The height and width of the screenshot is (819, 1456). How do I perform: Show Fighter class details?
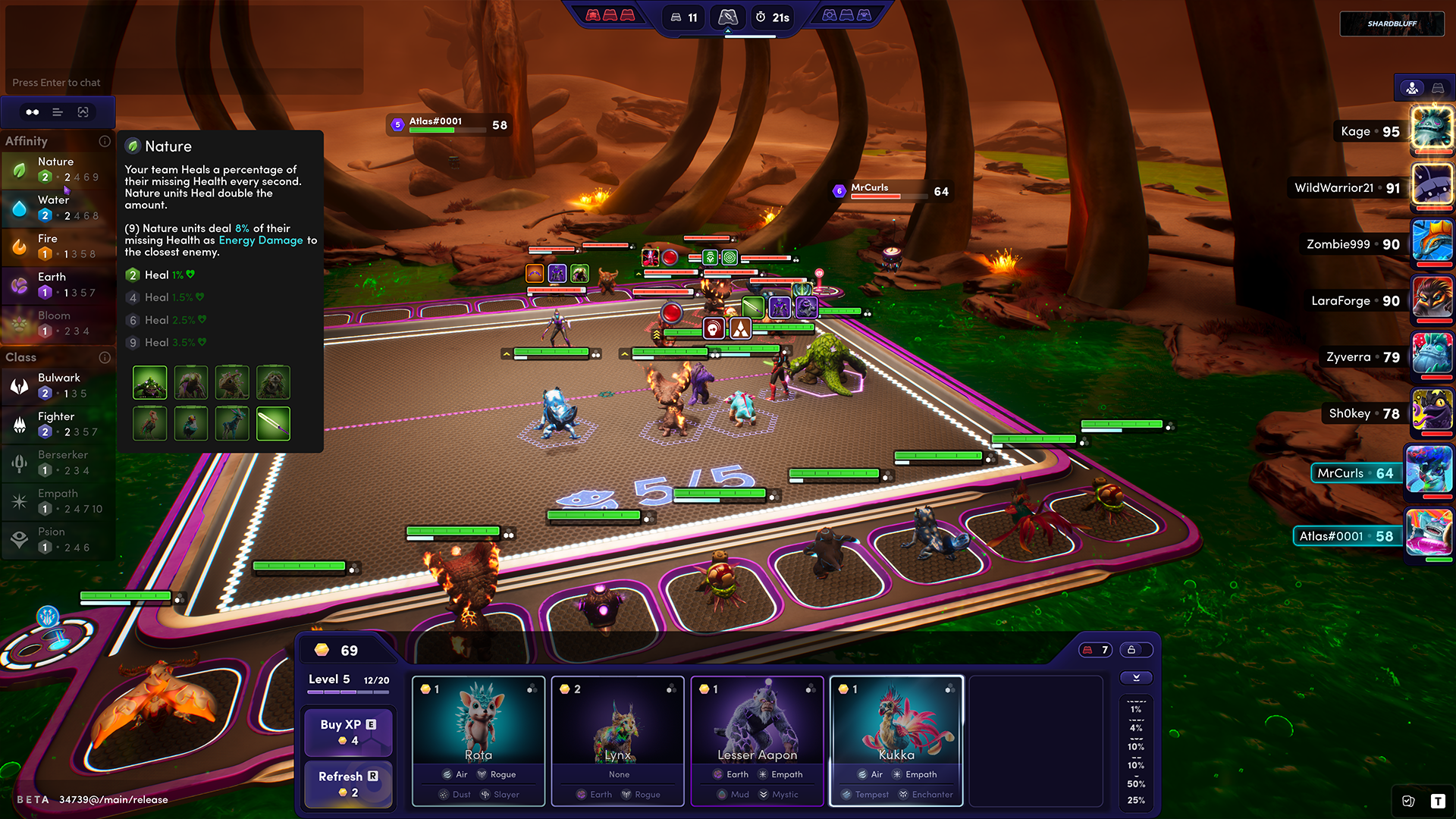(58, 424)
